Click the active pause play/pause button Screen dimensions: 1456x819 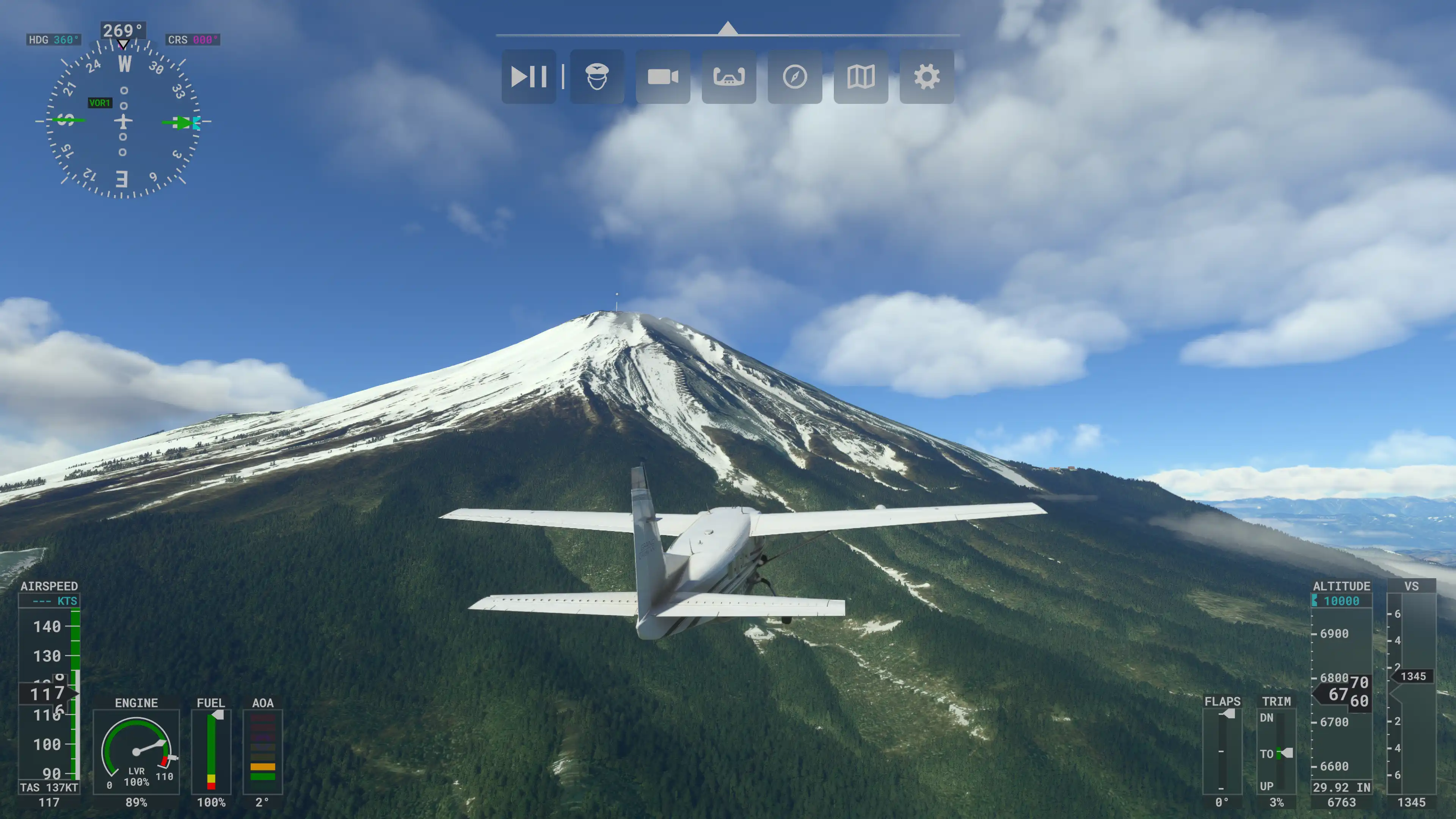(x=529, y=76)
